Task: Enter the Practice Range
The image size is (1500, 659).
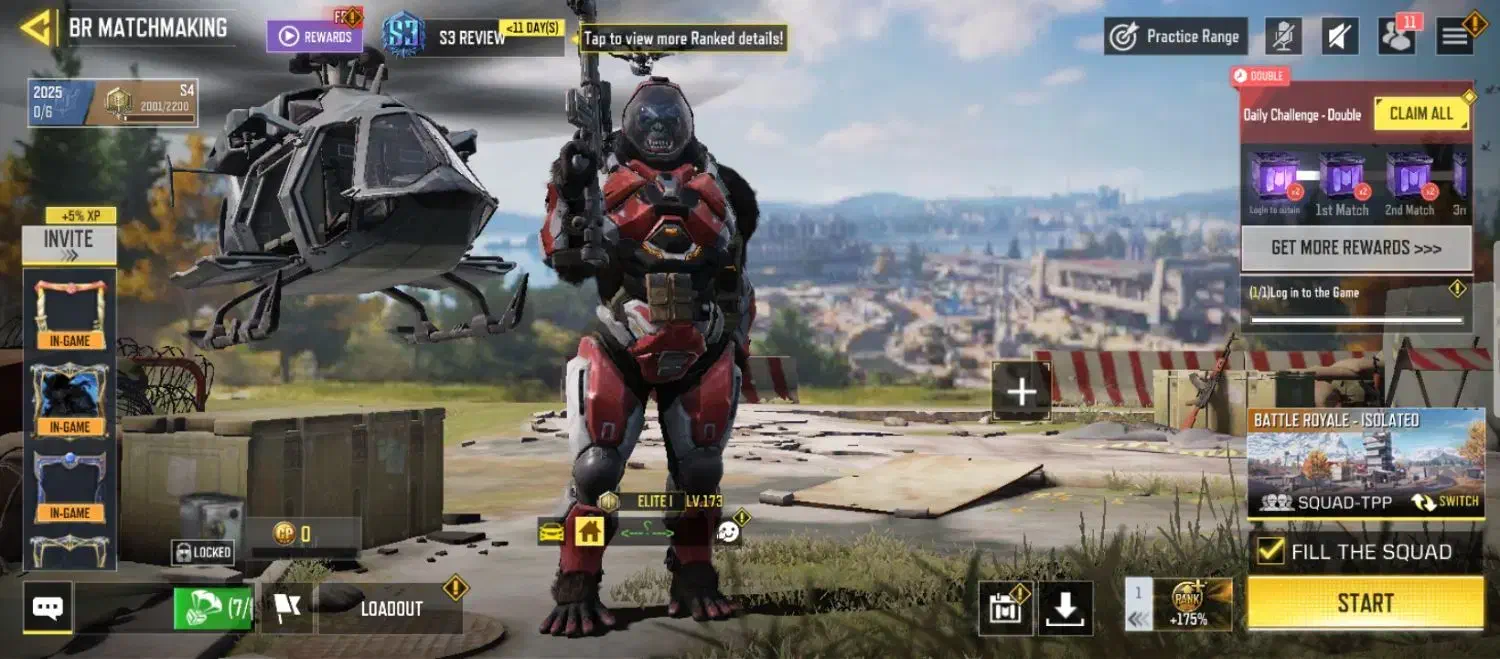Action: [1176, 36]
